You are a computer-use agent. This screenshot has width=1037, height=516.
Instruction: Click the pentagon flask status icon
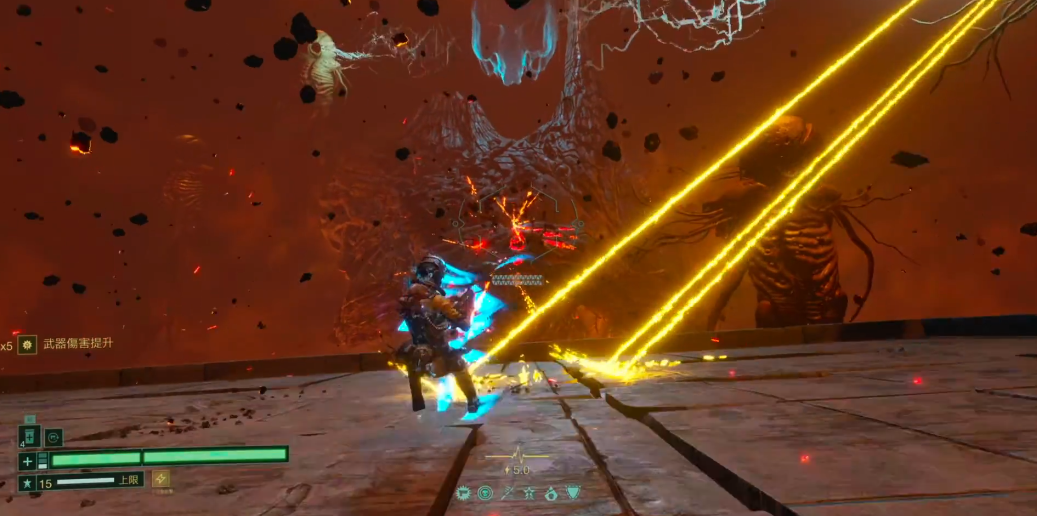click(x=551, y=492)
